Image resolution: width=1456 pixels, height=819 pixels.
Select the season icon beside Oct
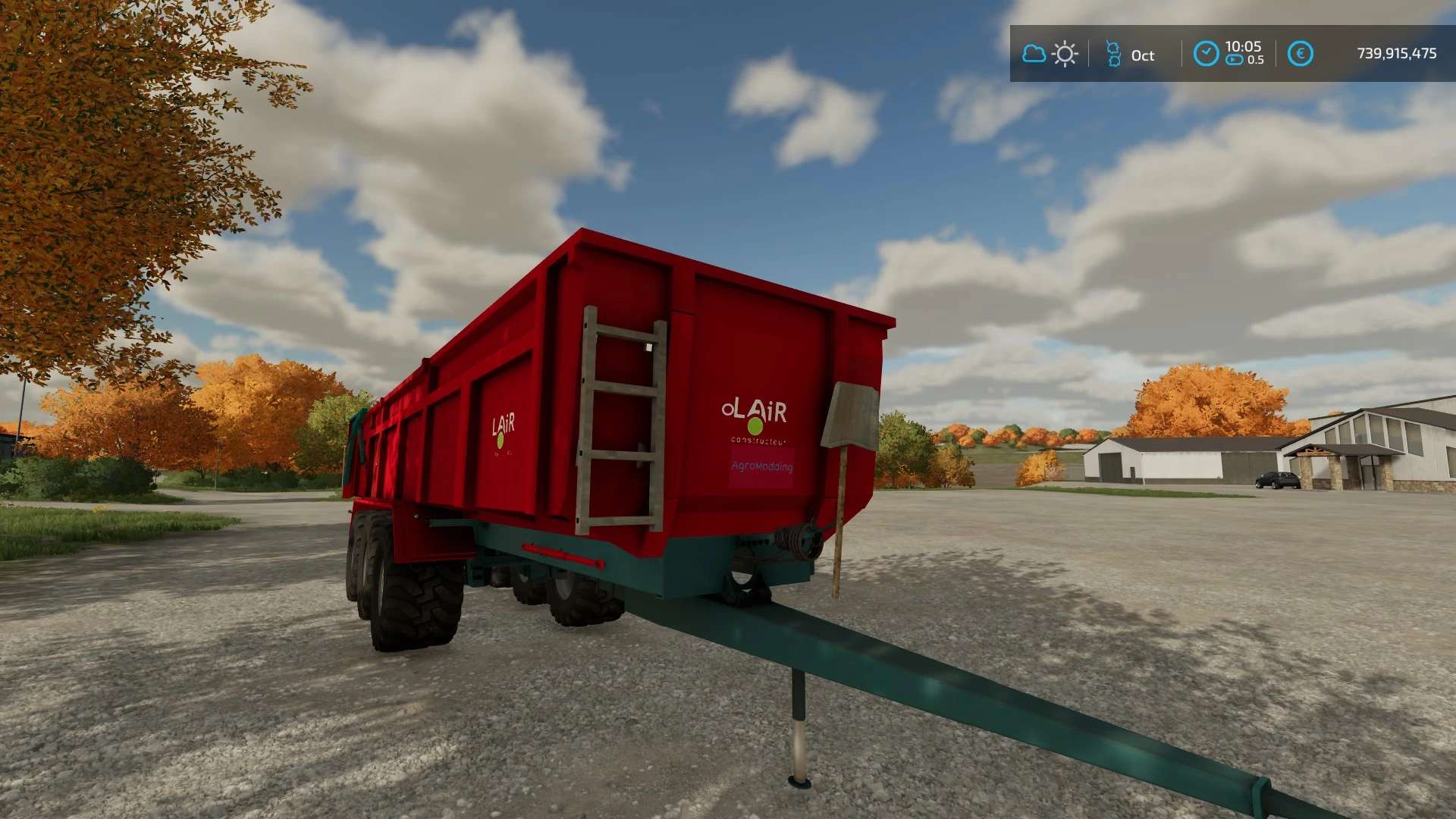coord(1113,55)
